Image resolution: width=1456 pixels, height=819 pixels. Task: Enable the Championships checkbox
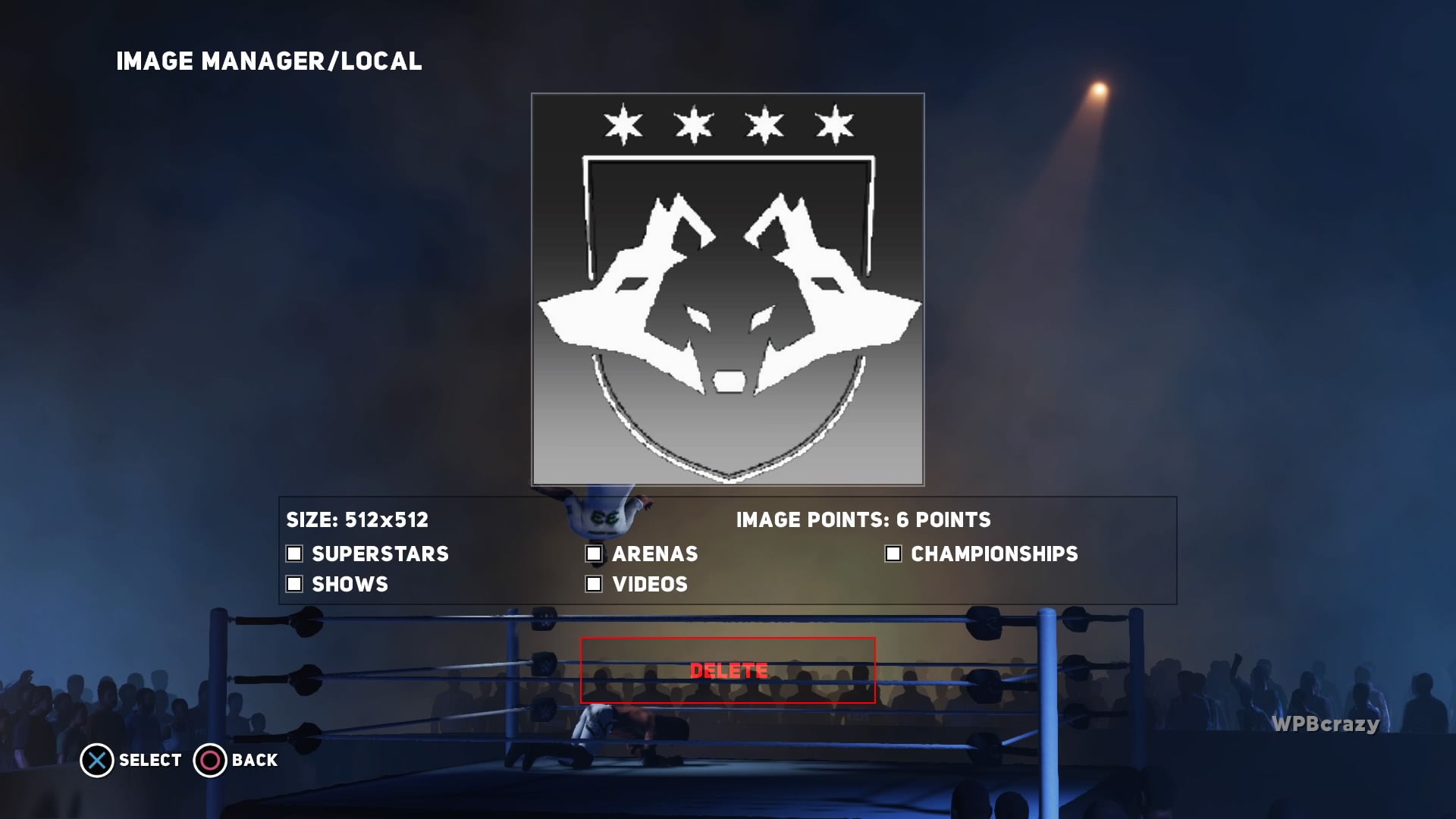893,554
